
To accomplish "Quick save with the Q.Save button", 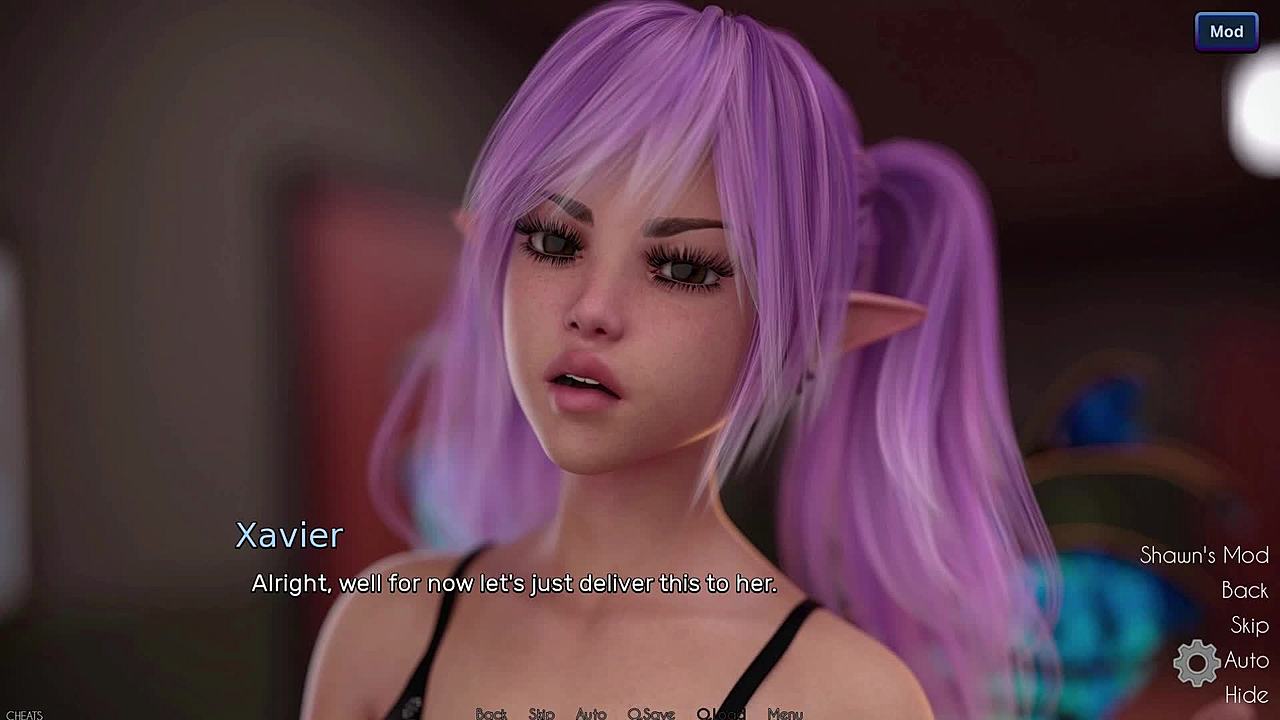I will [651, 713].
